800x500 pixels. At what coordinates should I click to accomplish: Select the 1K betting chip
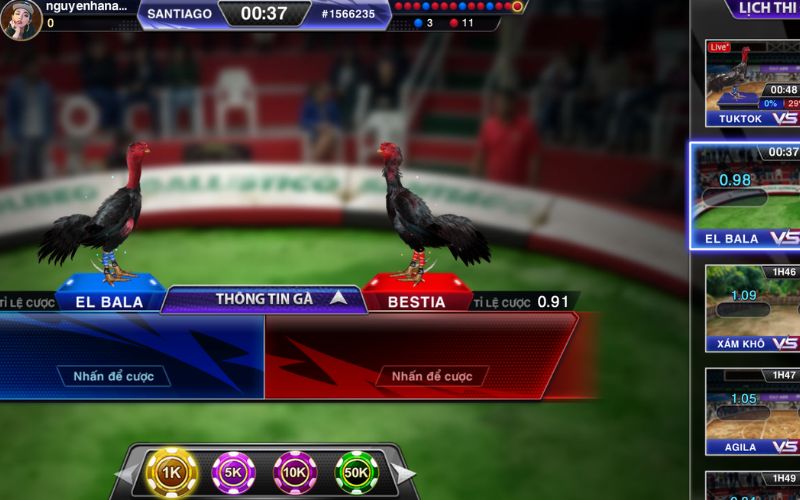click(x=171, y=472)
